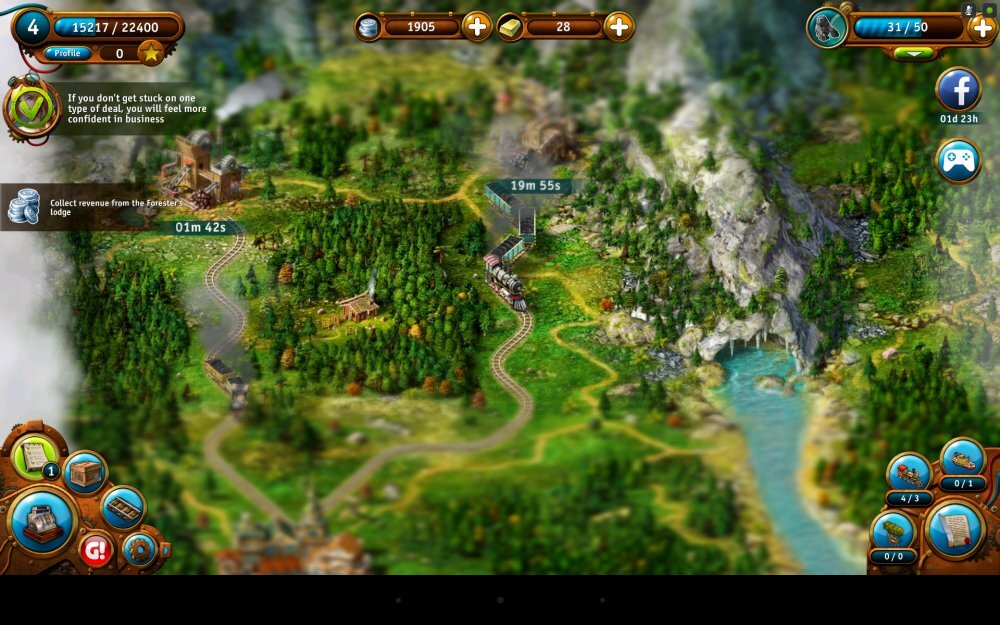Open the contracts scroll with quill
Viewport: 1000px width, 625px height.
(x=955, y=529)
